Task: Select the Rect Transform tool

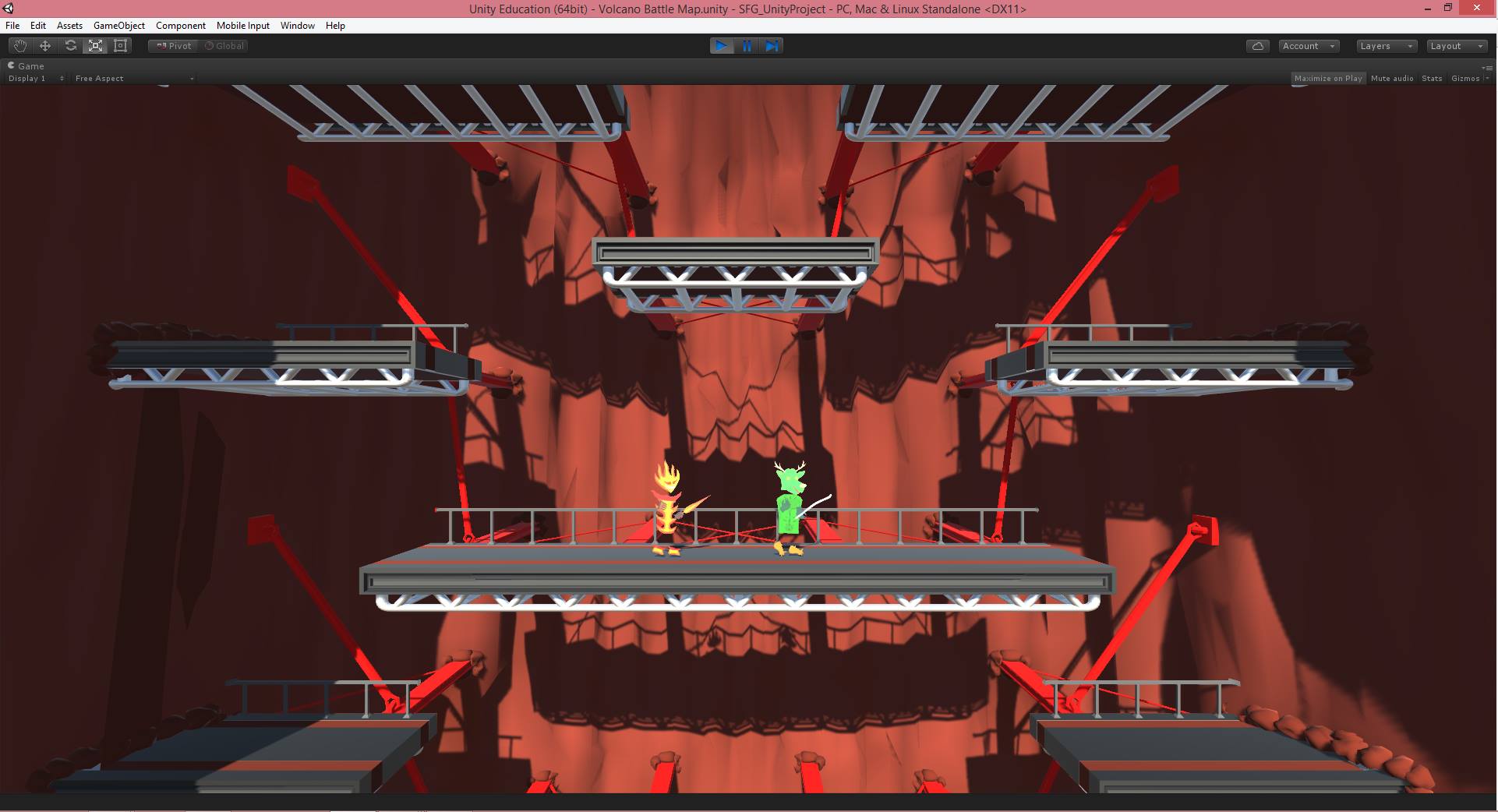Action: tap(119, 46)
